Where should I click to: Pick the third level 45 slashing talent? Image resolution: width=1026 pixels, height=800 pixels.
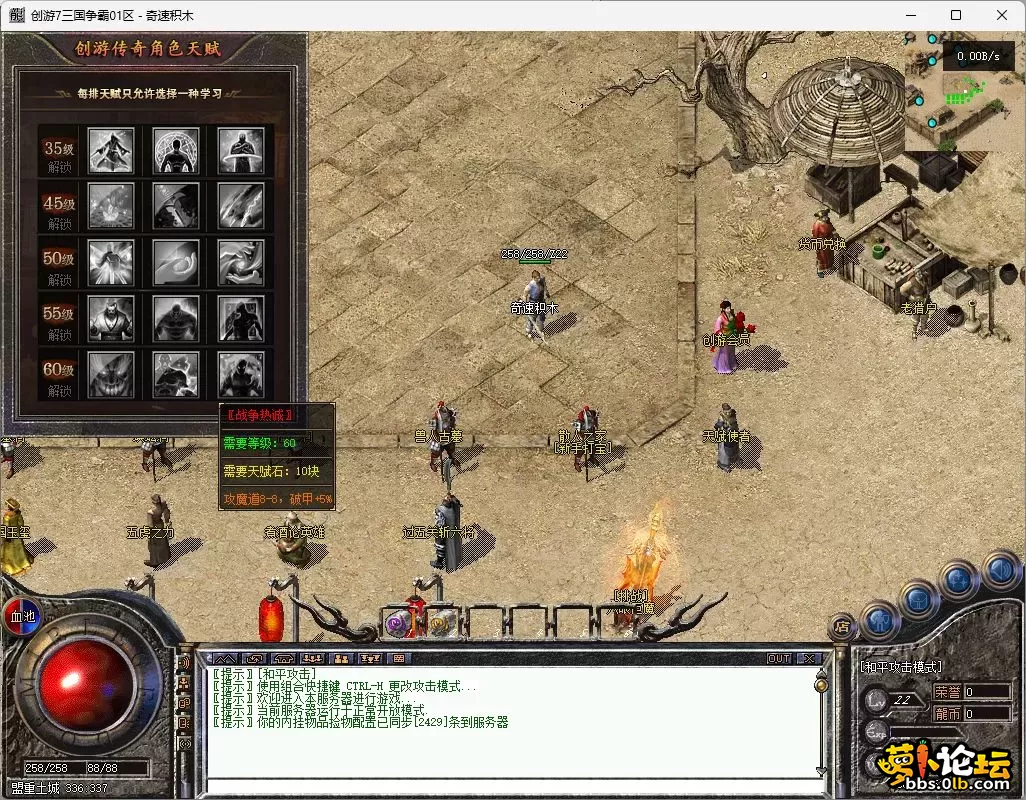point(241,207)
